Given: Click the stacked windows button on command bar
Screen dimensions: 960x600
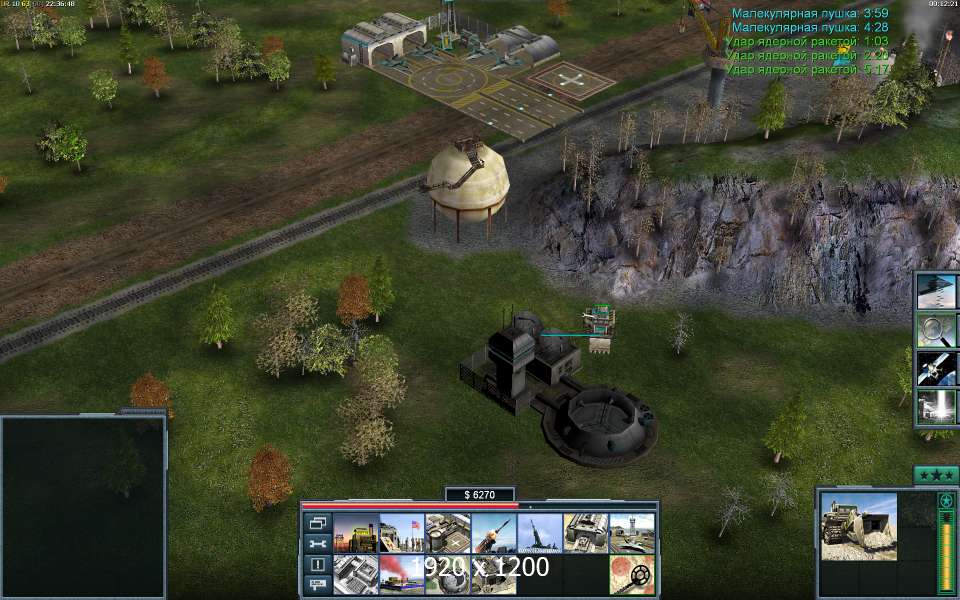Looking at the screenshot, I should click(318, 522).
